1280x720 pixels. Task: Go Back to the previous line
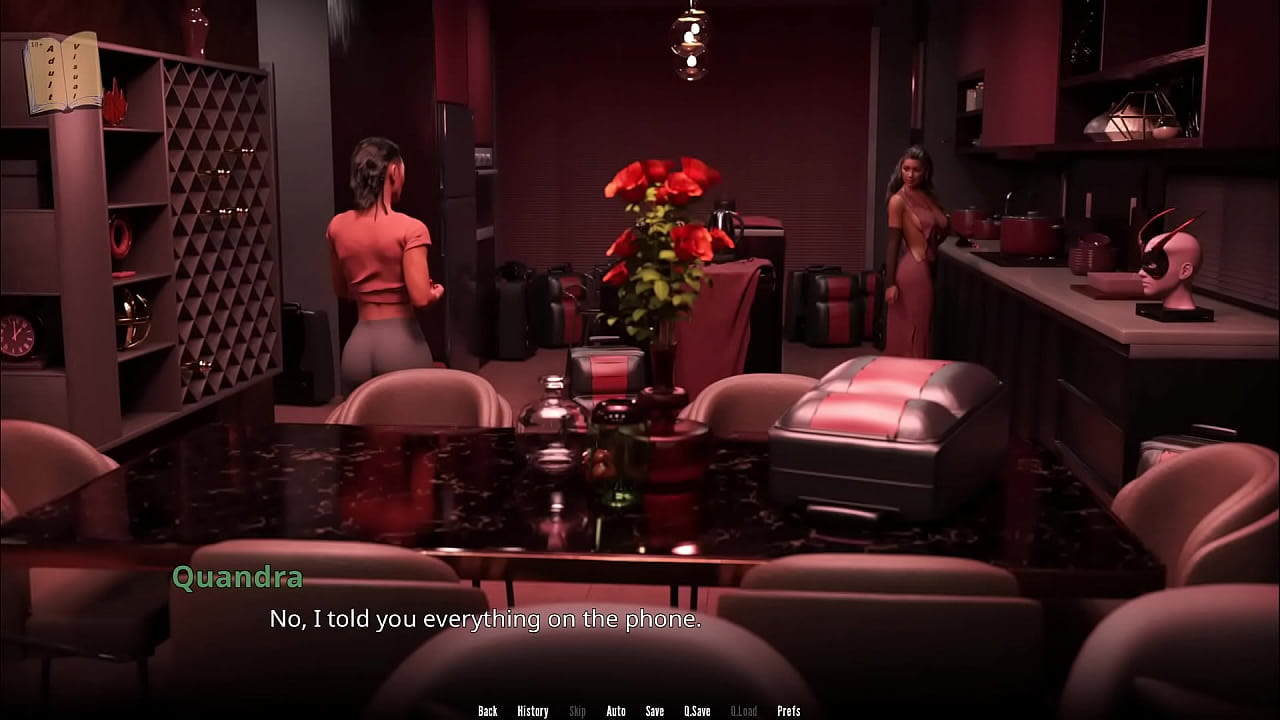pos(488,711)
